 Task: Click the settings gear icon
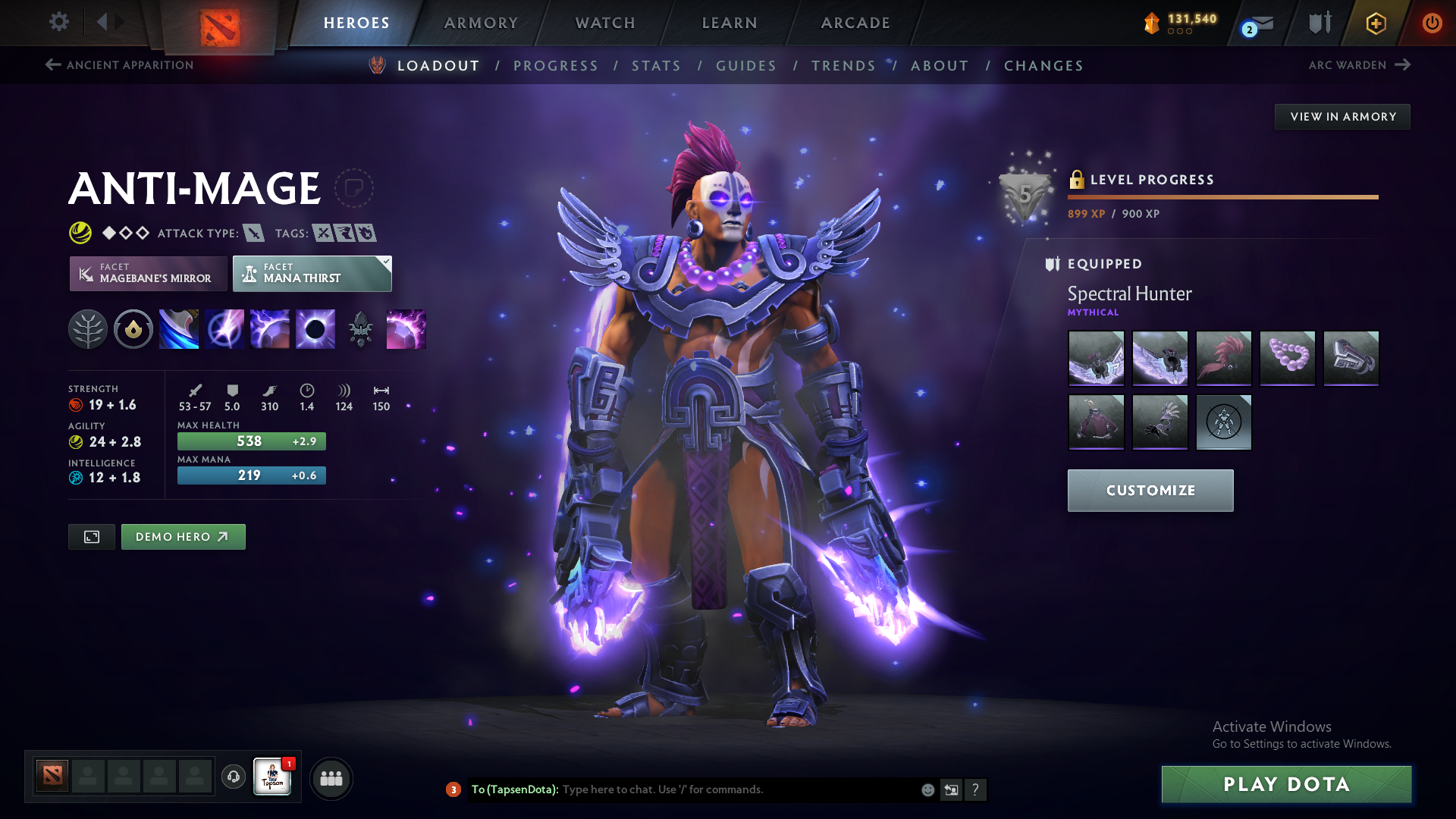pos(59,23)
